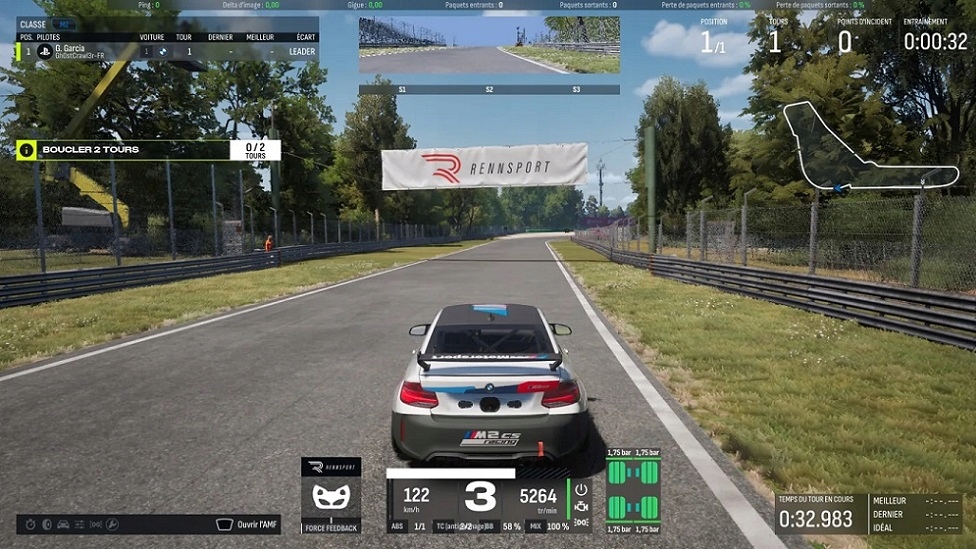Click the sector S2 indicator

489,90
